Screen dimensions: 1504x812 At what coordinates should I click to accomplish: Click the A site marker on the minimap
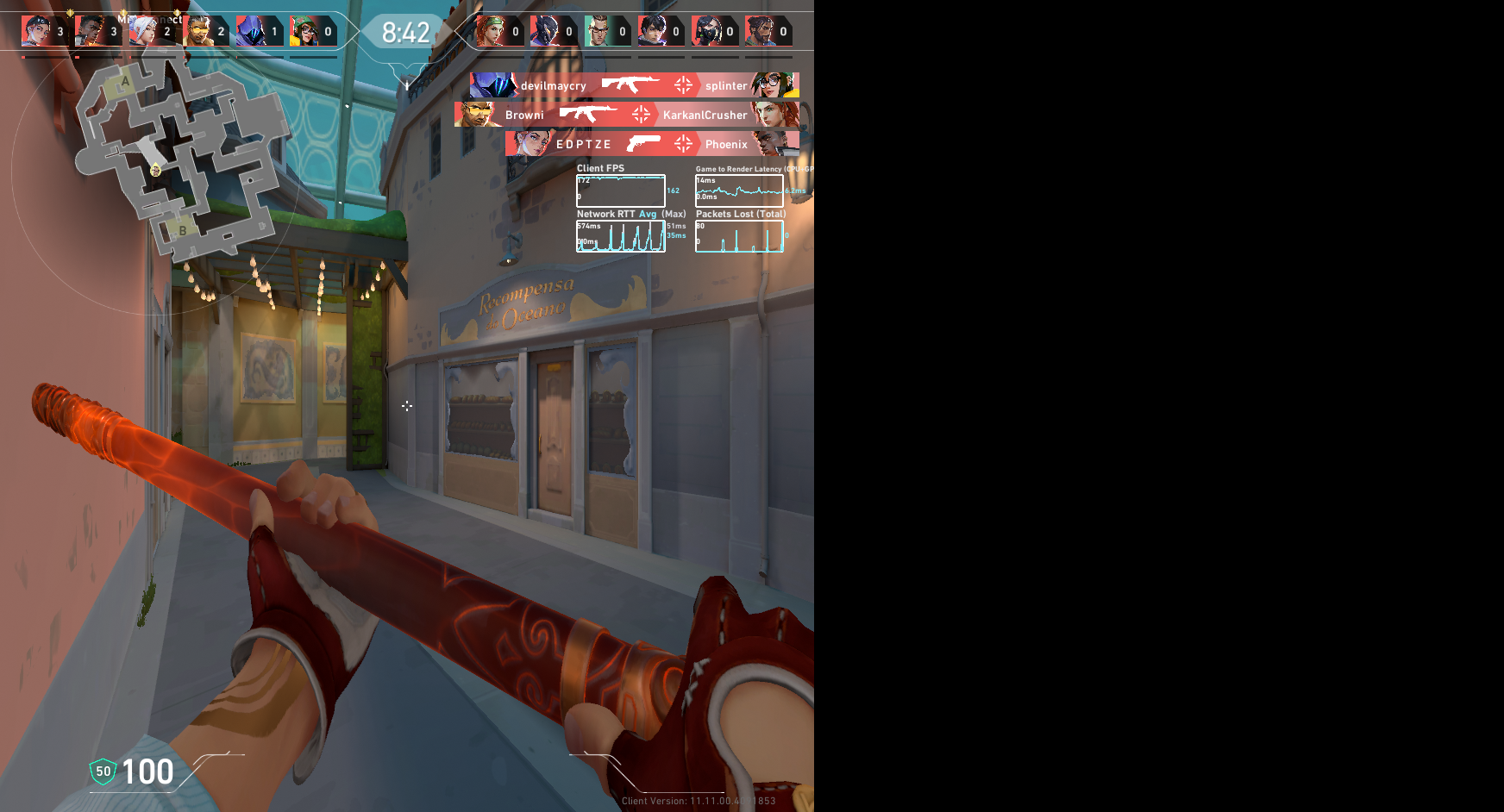pos(125,80)
